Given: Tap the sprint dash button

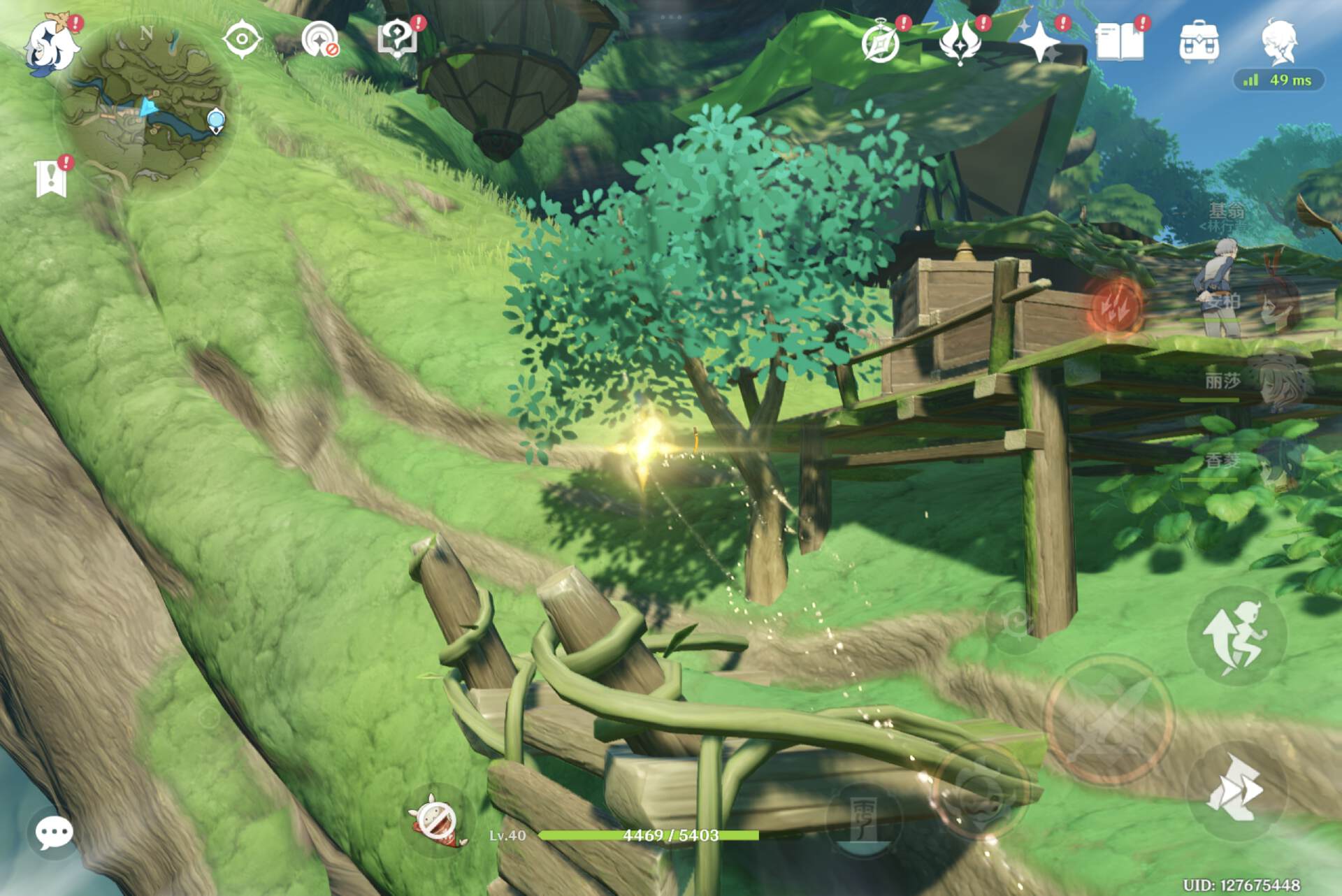Looking at the screenshot, I should [1236, 790].
